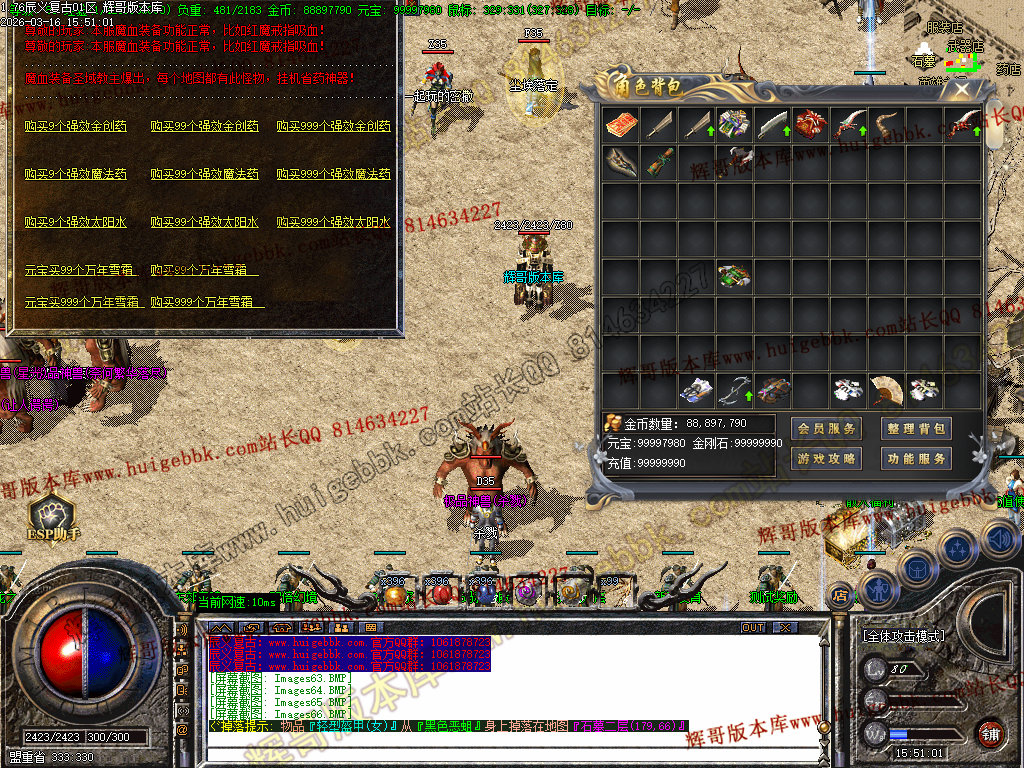Buy 99 强效太阳水 sun water
Screen dimensions: 1024x768
(x=204, y=222)
